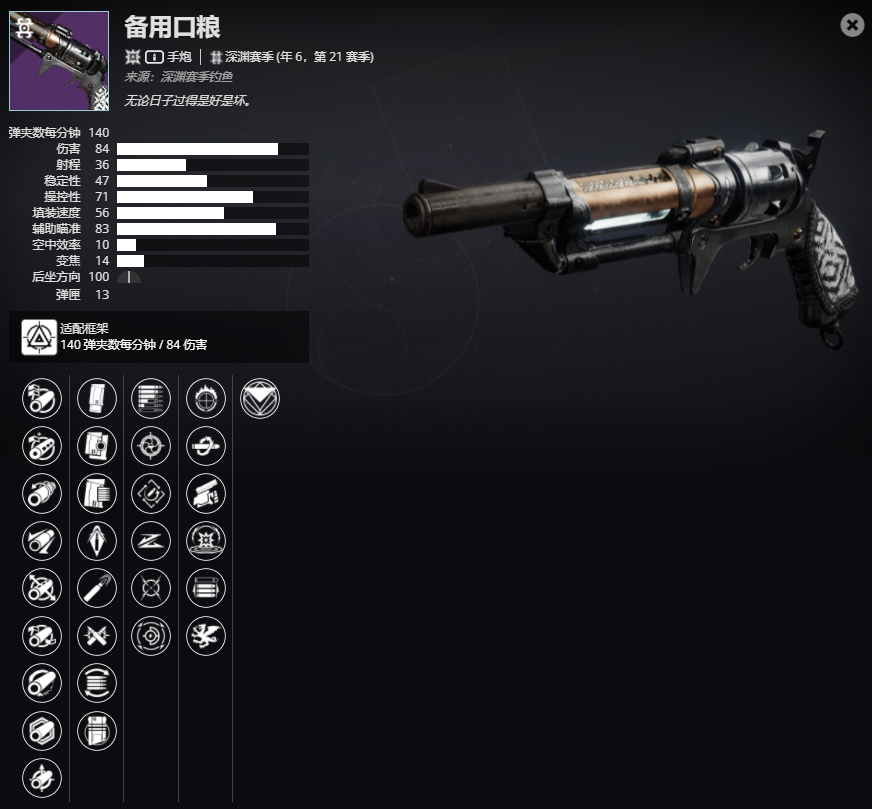Select the crossed-out barrel perk
The width and height of the screenshot is (872, 809).
[x=41, y=587]
